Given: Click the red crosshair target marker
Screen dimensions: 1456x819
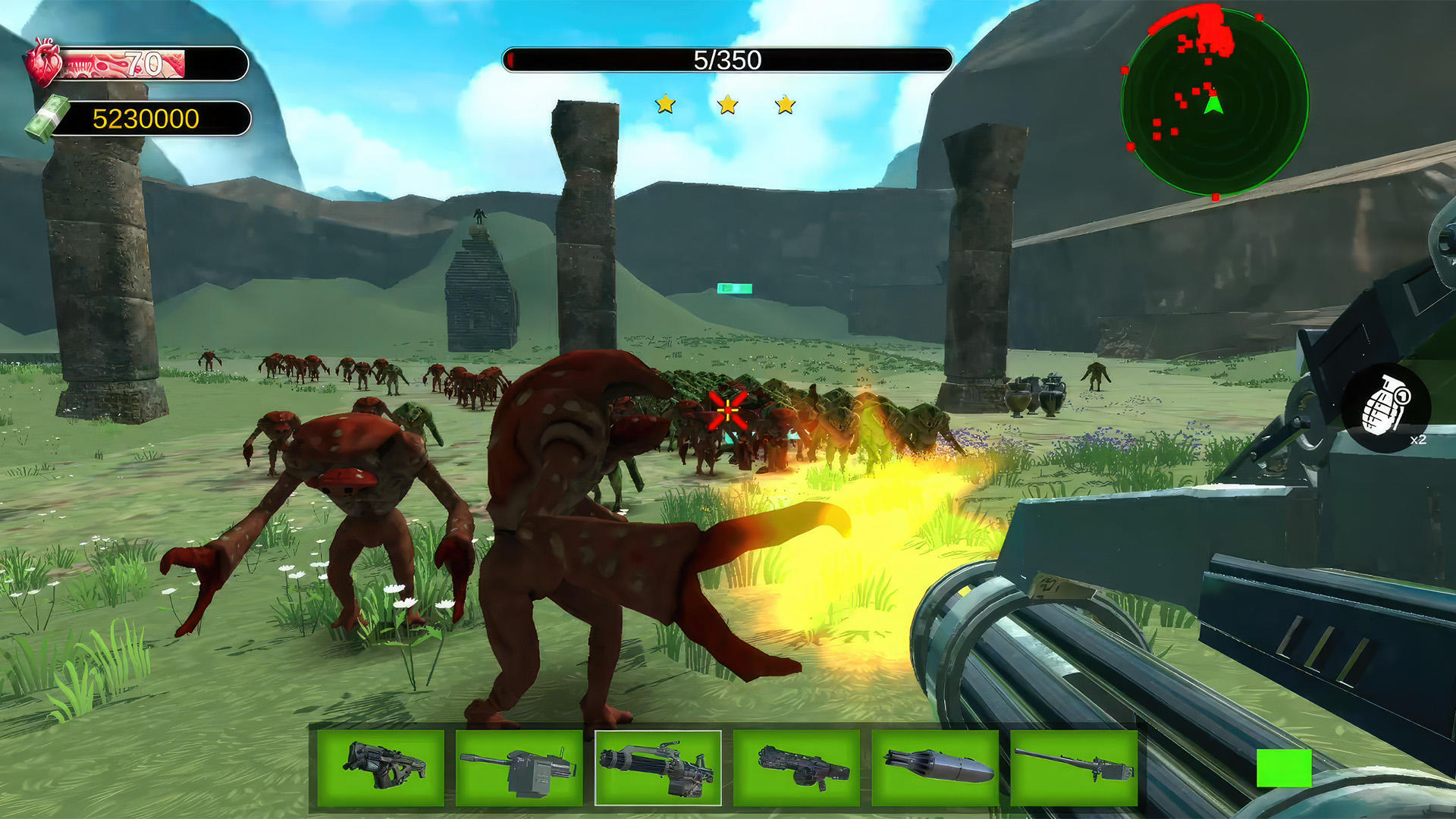Looking at the screenshot, I should (727, 408).
